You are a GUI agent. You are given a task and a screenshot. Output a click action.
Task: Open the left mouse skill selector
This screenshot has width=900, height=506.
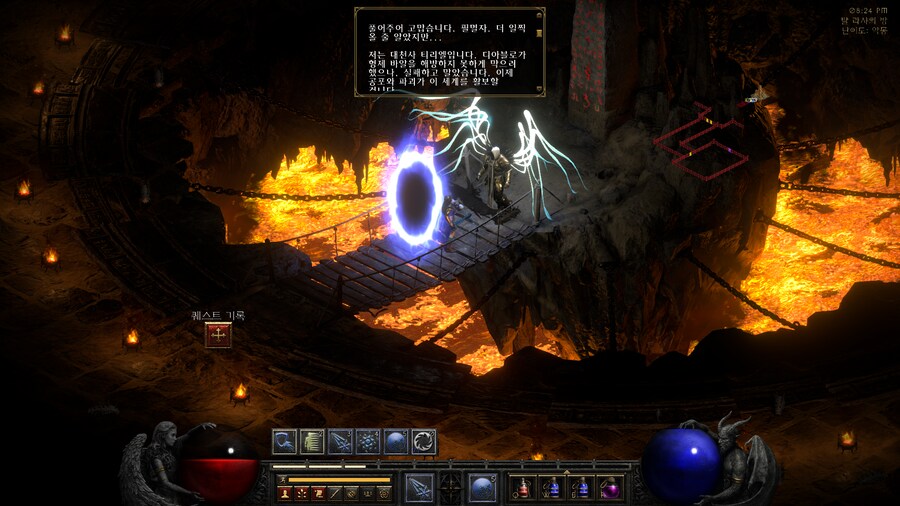tap(419, 488)
